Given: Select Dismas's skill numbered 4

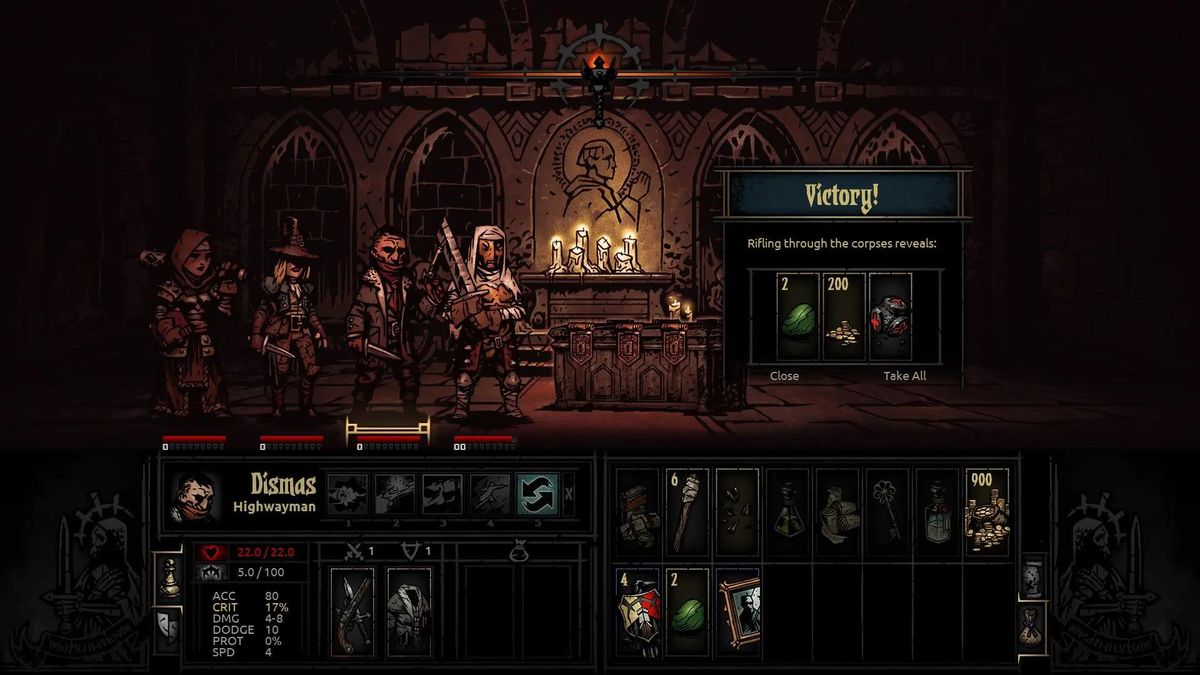Looking at the screenshot, I should tap(490, 494).
